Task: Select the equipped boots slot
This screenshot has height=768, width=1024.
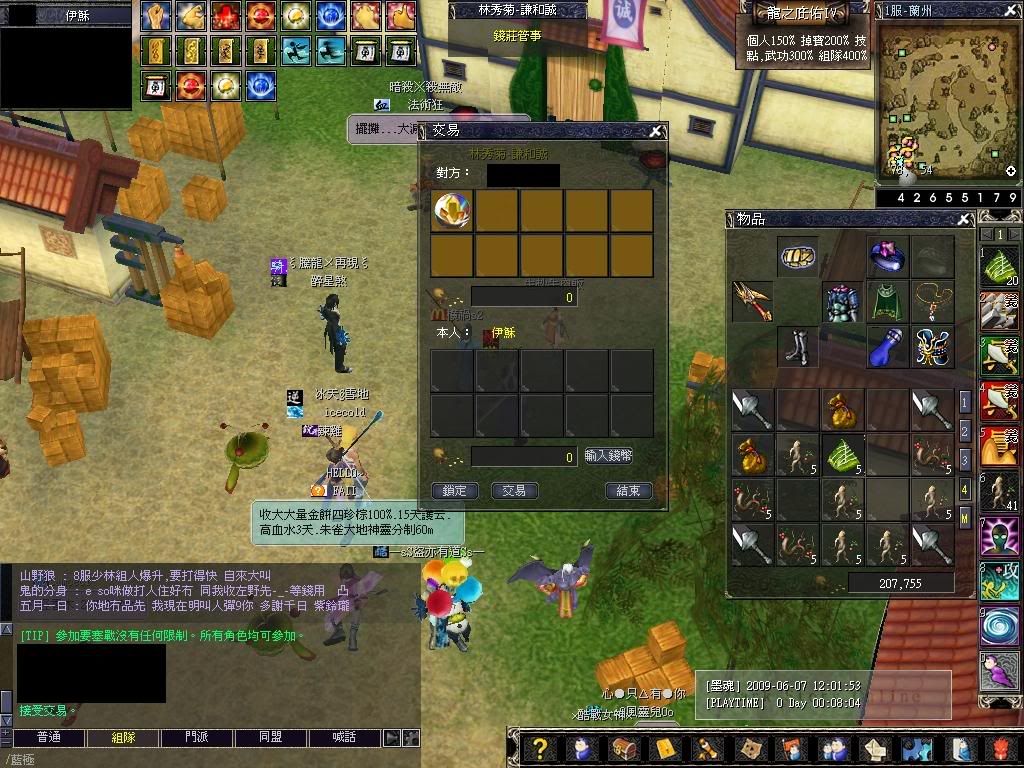Action: pos(797,346)
